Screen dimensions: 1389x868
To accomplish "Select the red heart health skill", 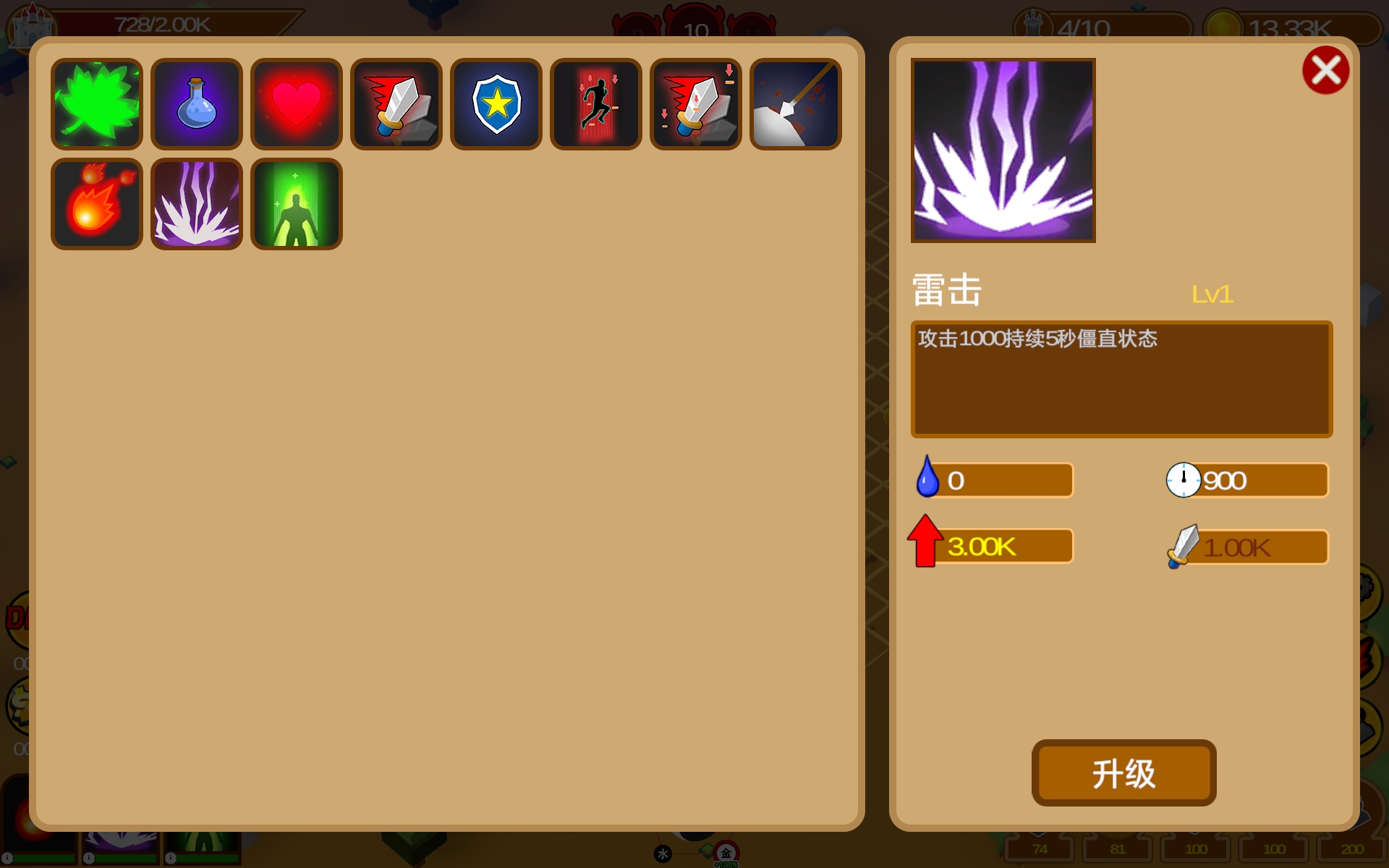I will tap(296, 103).
